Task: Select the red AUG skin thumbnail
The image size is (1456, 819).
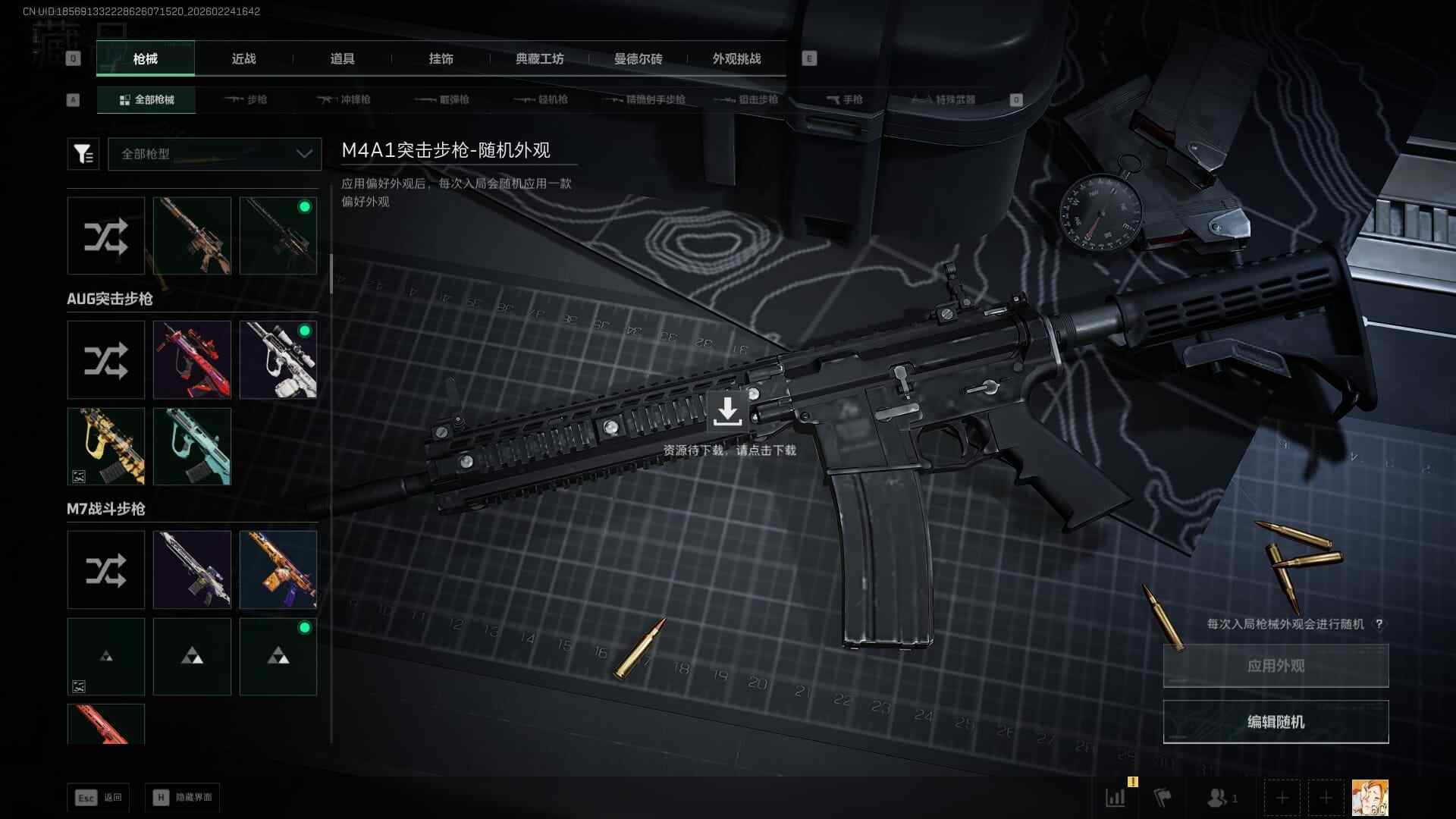Action: click(x=192, y=359)
